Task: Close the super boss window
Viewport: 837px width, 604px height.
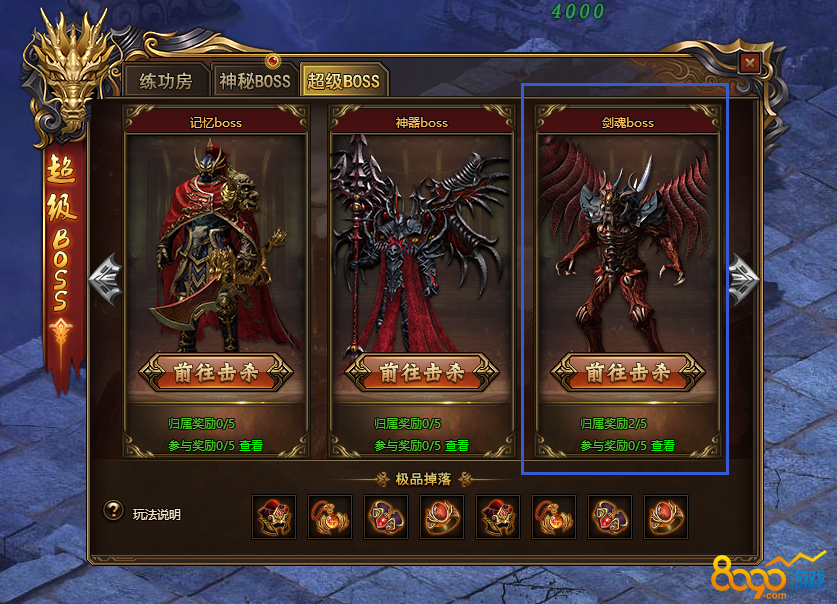Action: [749, 62]
